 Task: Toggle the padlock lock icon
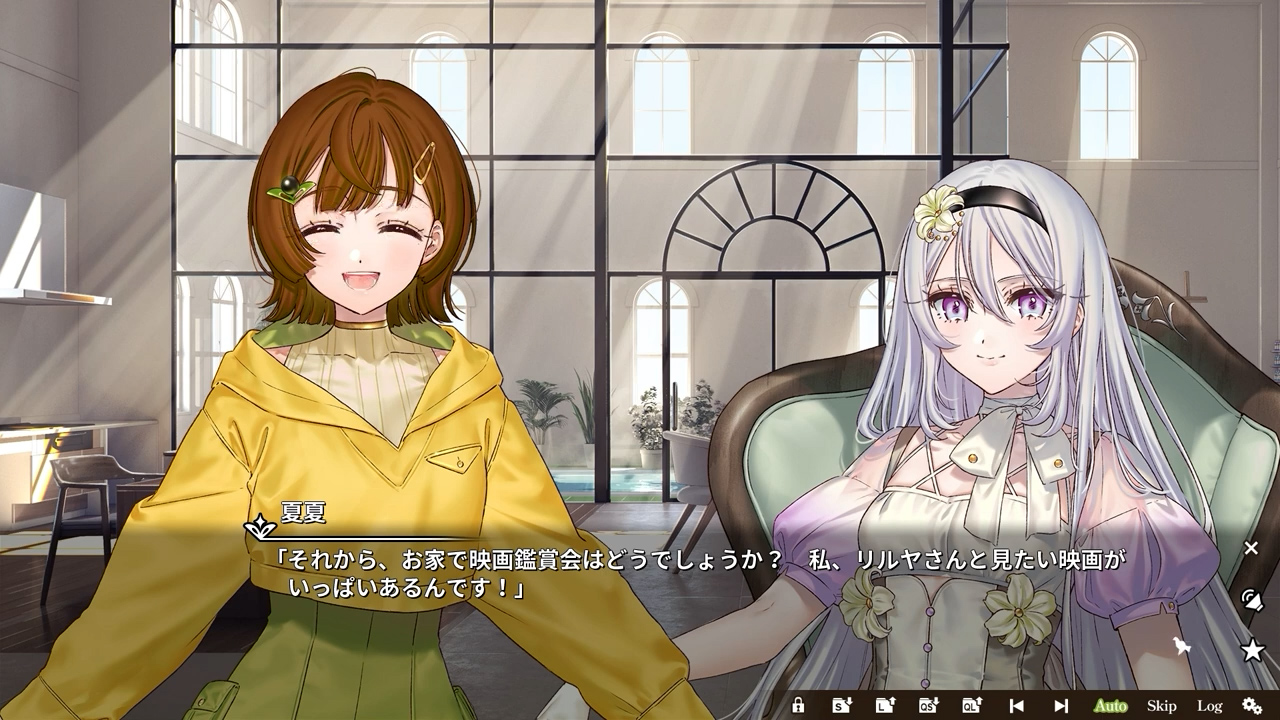(798, 705)
